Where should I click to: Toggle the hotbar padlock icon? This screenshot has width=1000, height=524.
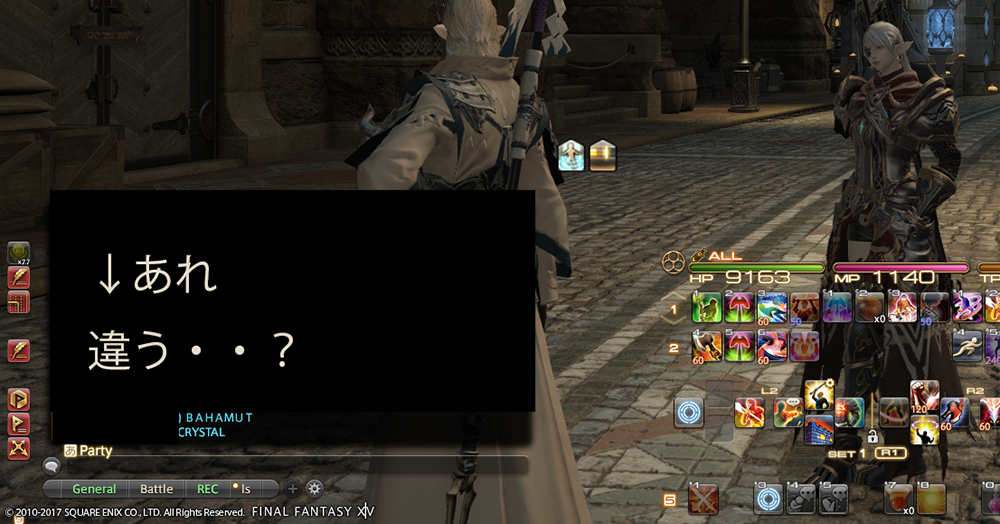pos(872,437)
